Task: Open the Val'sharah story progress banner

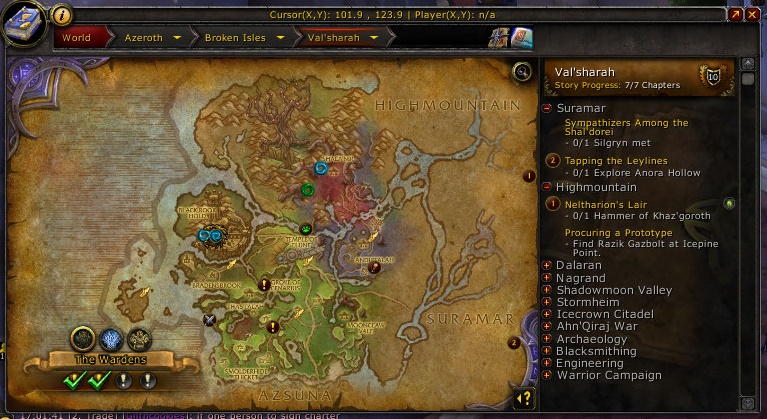Action: tap(640, 77)
